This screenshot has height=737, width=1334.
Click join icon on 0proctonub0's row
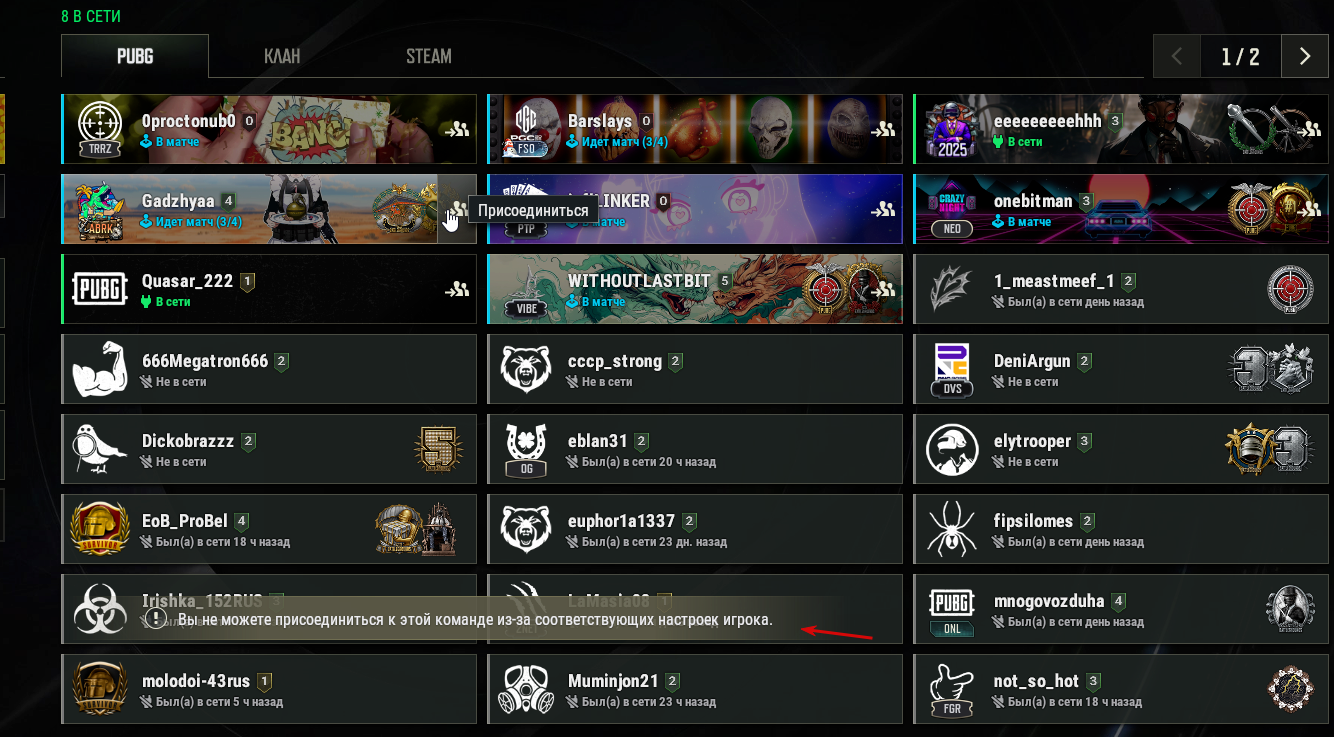click(x=458, y=129)
